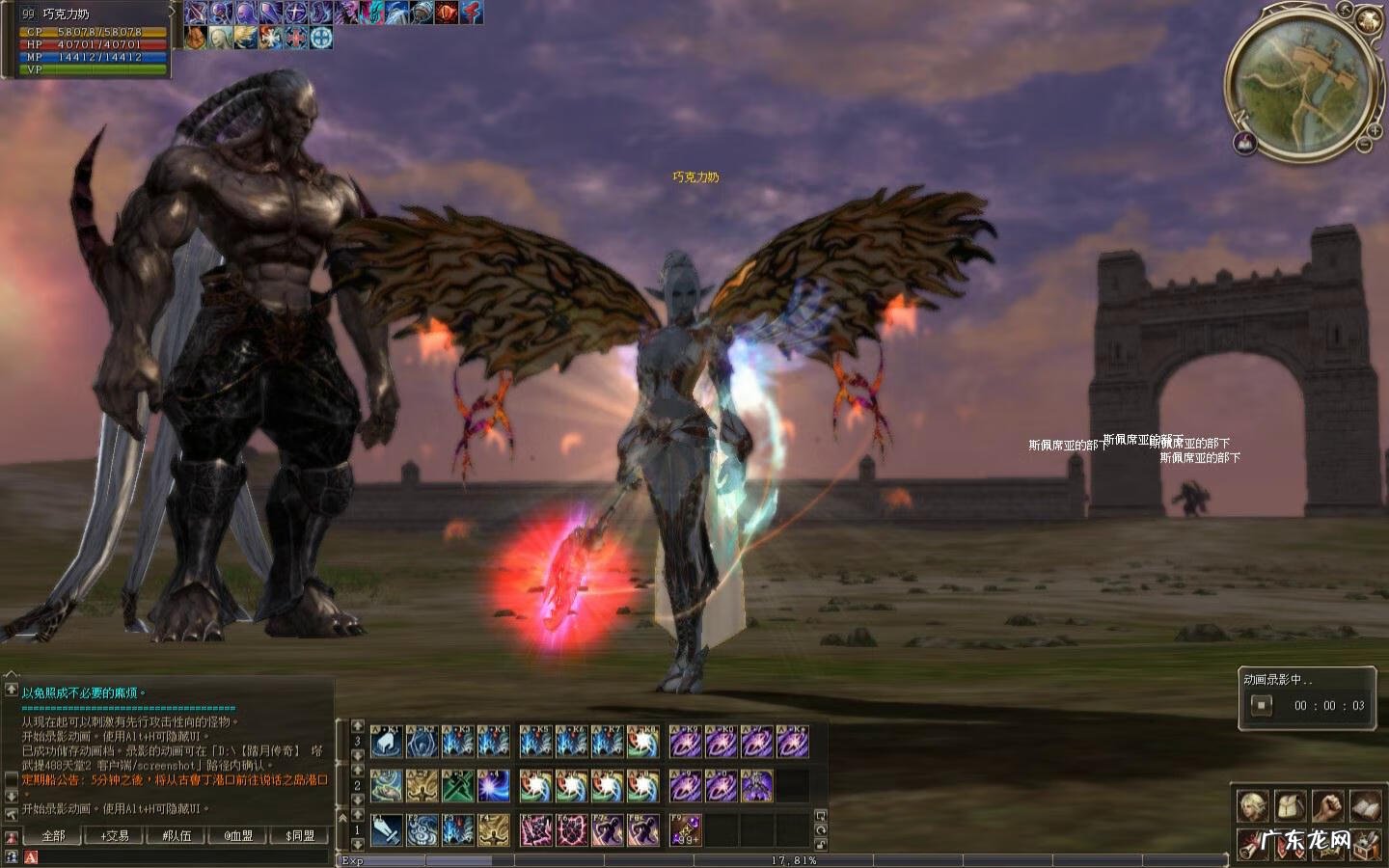This screenshot has height=868, width=1389.
Task: Use the F5 pink thorned skill
Action: (535, 829)
